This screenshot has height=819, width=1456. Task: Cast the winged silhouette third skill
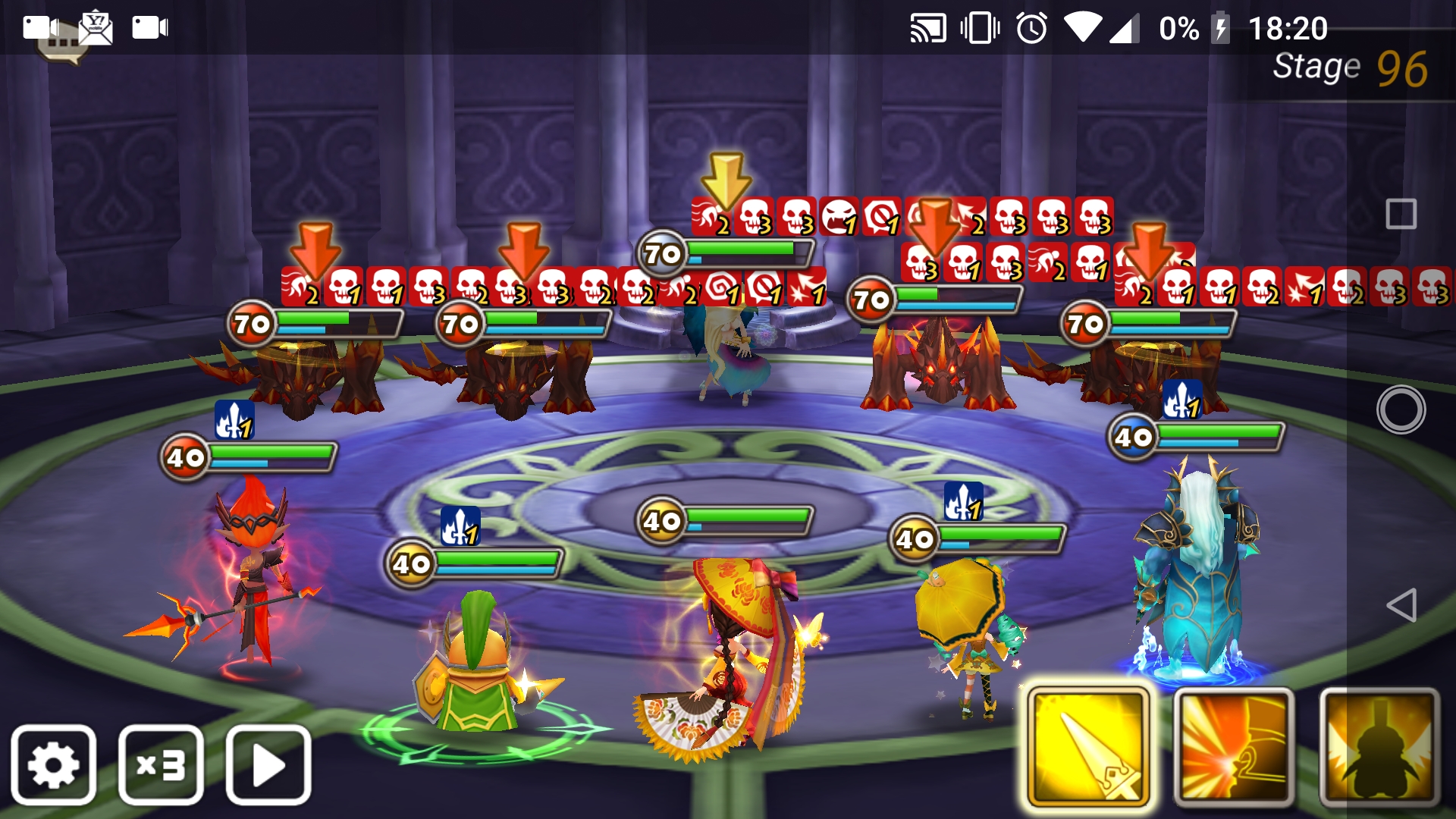click(x=1379, y=747)
